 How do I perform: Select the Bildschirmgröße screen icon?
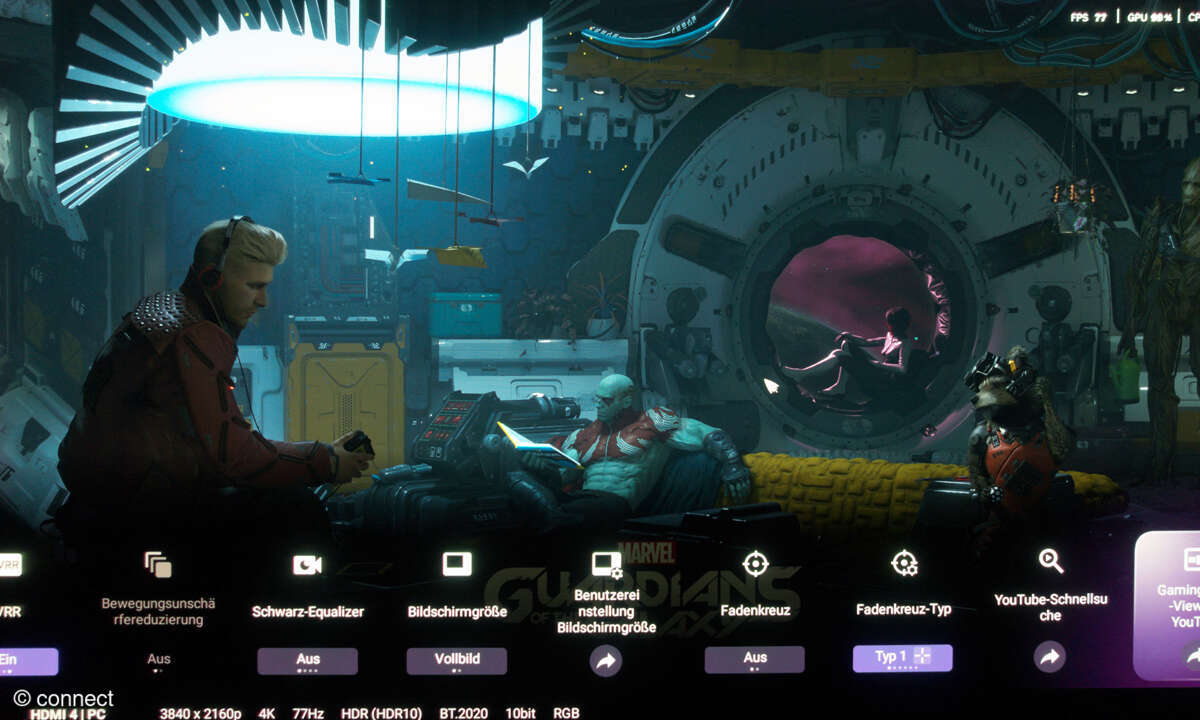pyautogui.click(x=456, y=564)
